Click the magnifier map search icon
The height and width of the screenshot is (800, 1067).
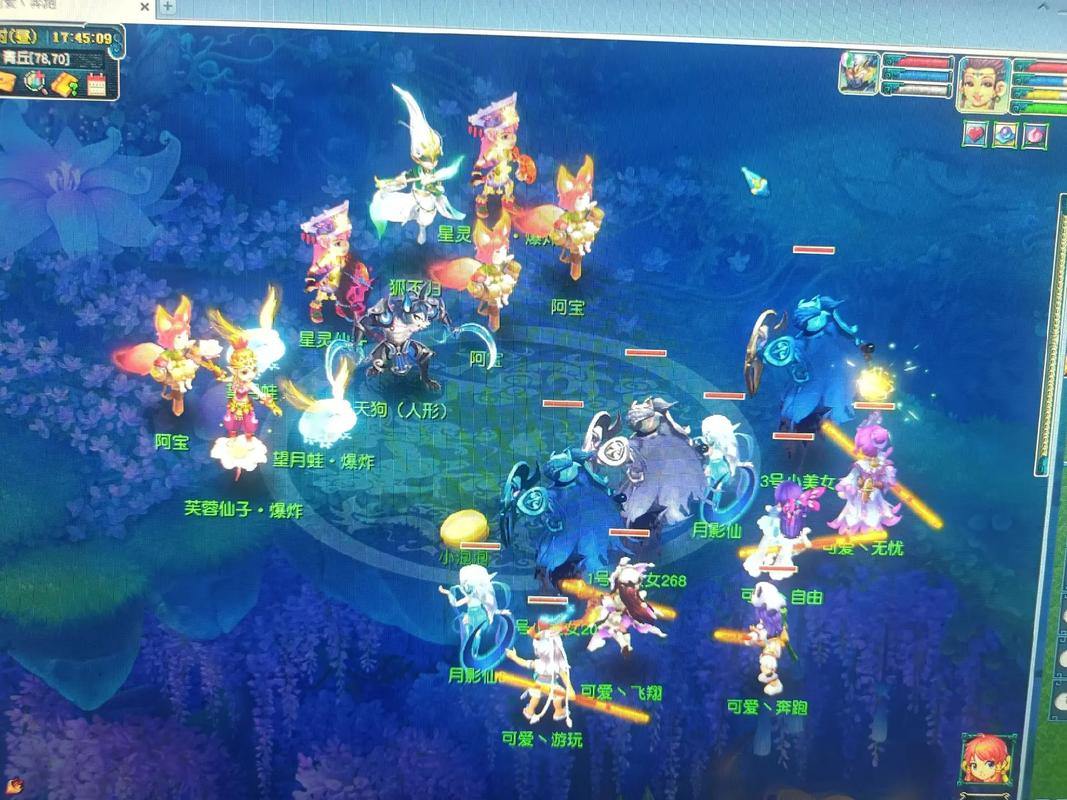coord(36,82)
